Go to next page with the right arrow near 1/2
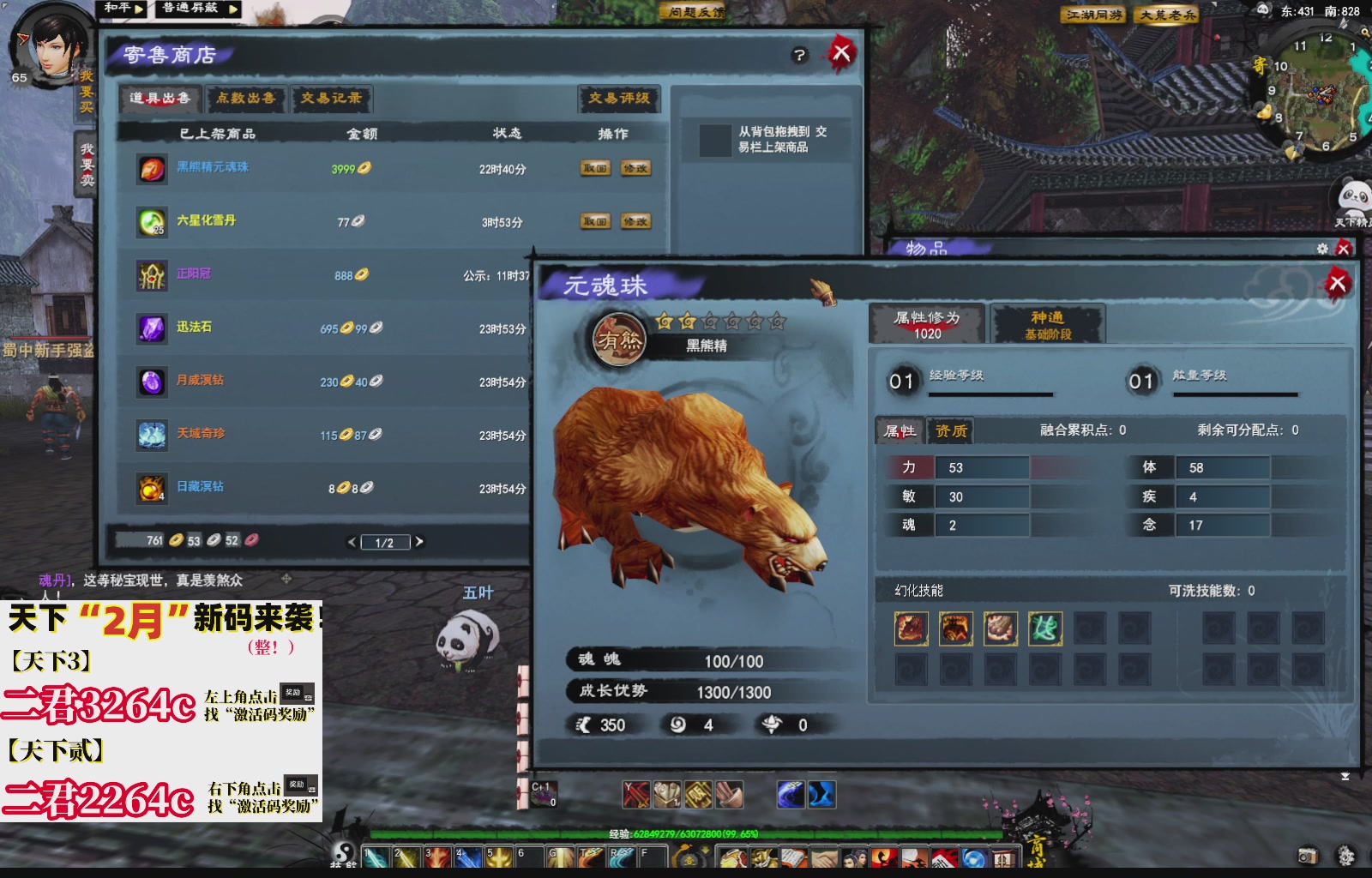The width and height of the screenshot is (1372, 878). (x=419, y=541)
